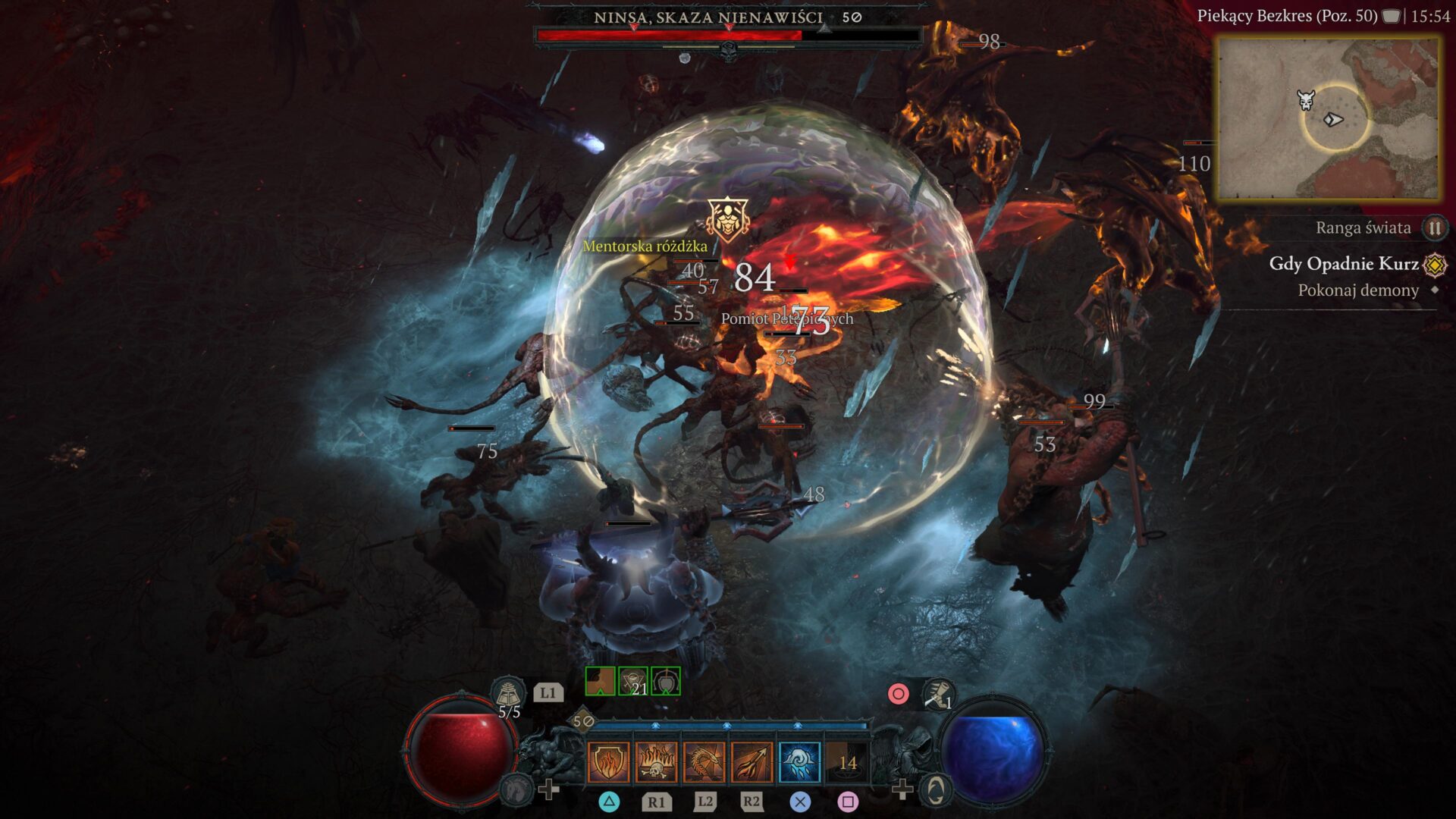Click the demon skull marker on the minimap
The image size is (1456, 819).
click(x=1305, y=99)
